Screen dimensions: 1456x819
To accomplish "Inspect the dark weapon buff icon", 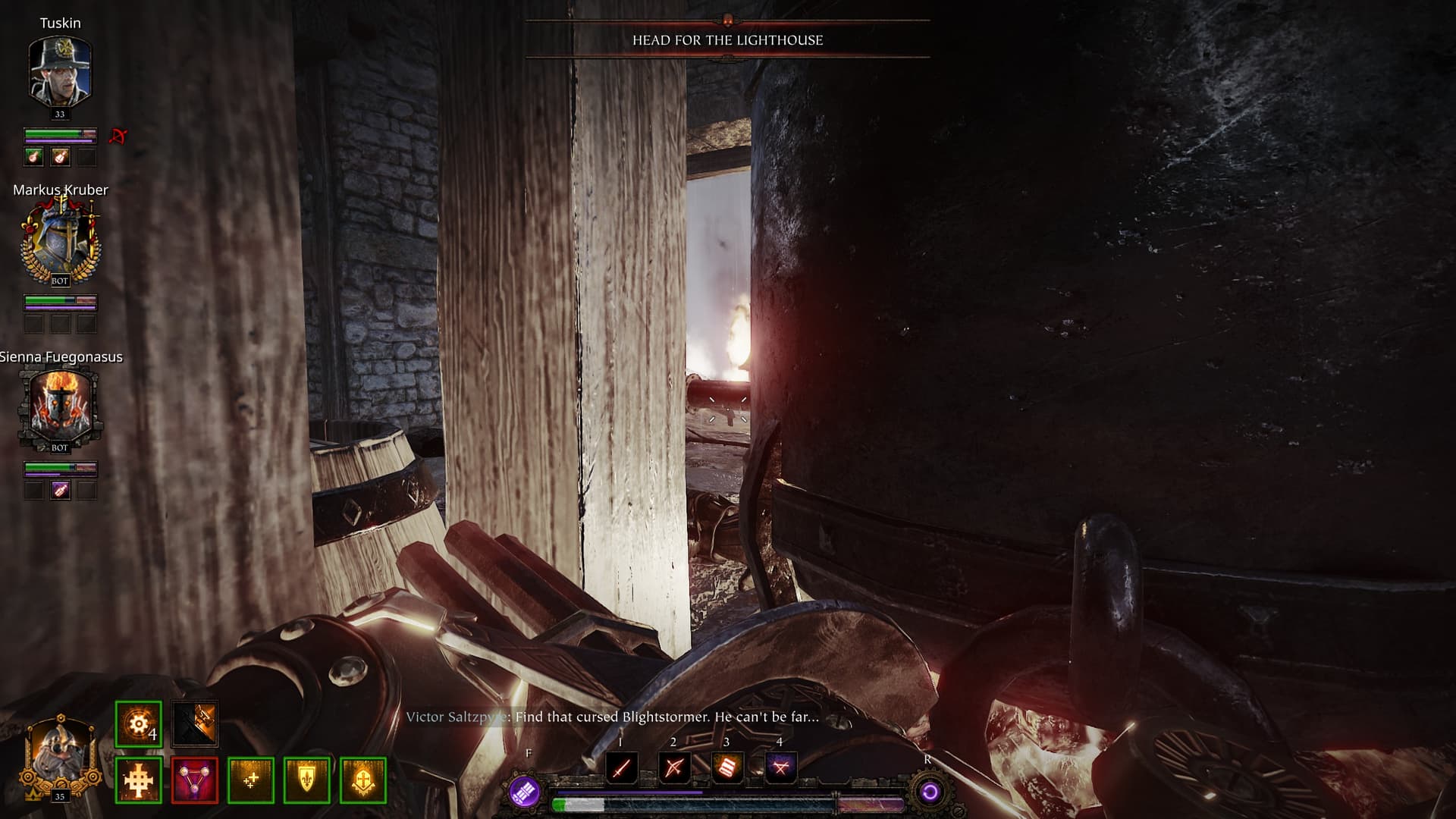I will click(195, 724).
